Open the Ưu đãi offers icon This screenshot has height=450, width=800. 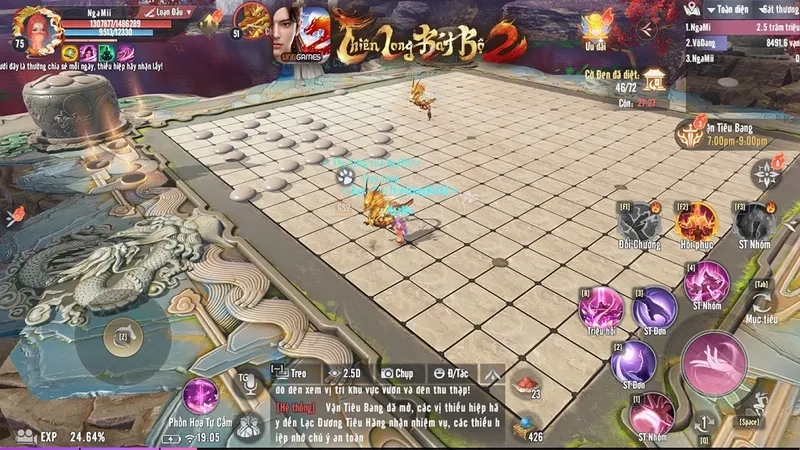599,28
